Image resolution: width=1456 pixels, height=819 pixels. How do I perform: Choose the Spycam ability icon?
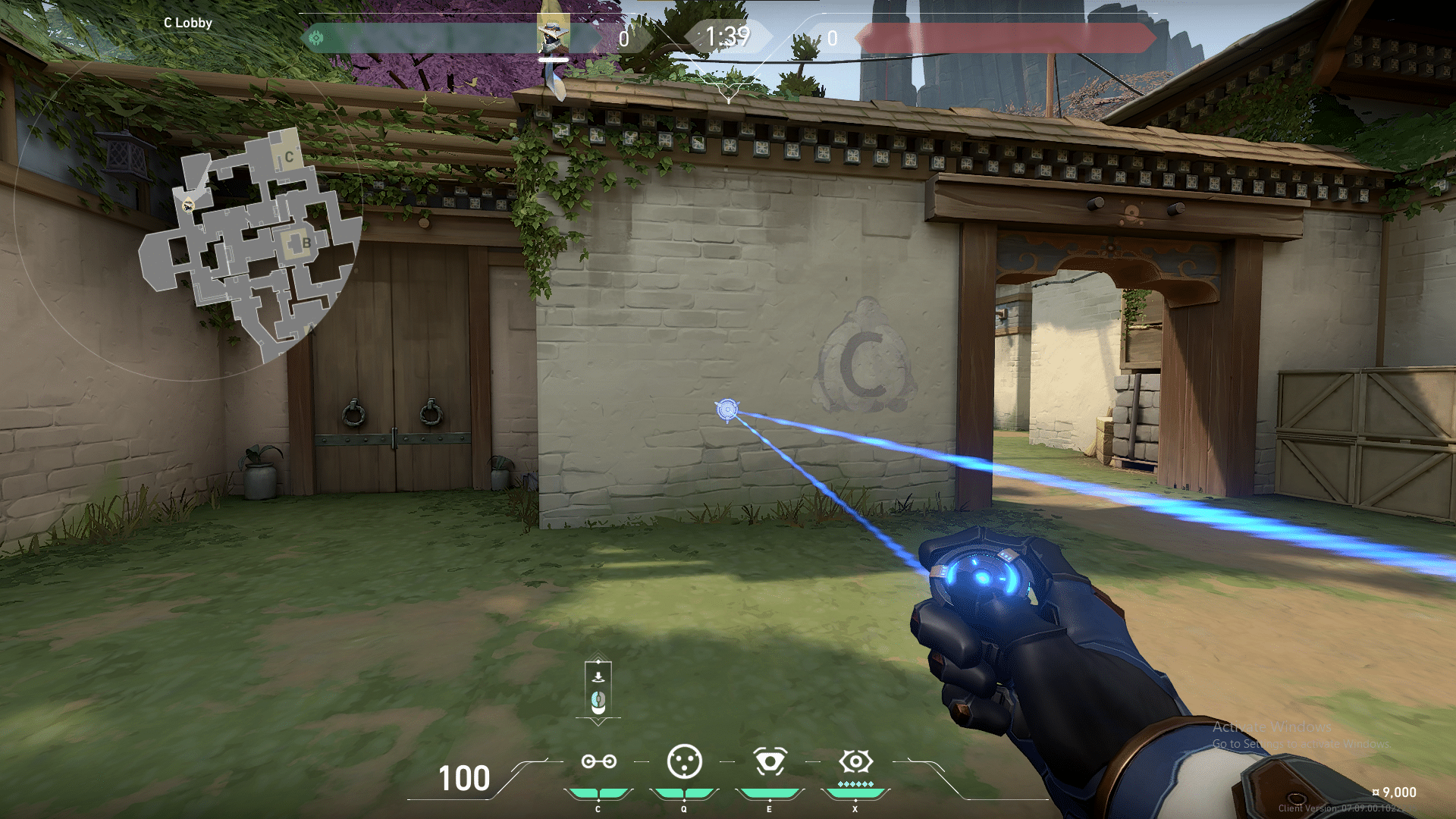[x=770, y=762]
